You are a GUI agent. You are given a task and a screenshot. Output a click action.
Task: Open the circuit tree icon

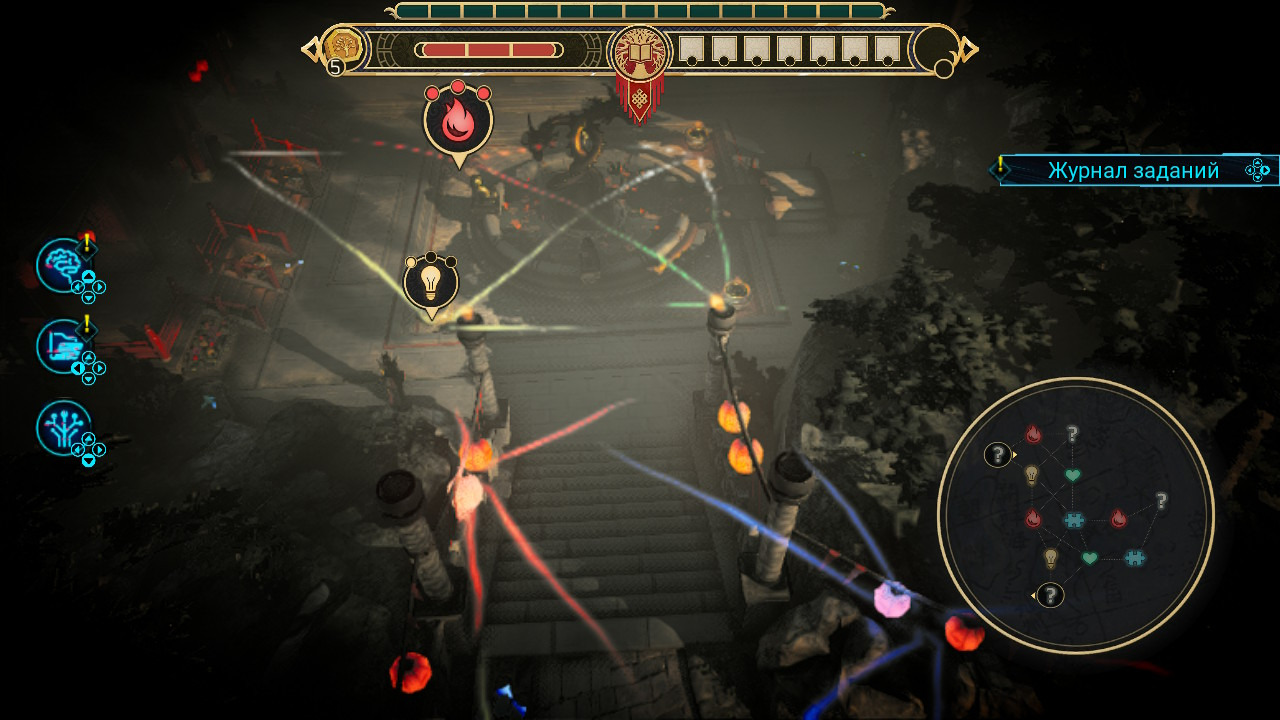click(62, 427)
